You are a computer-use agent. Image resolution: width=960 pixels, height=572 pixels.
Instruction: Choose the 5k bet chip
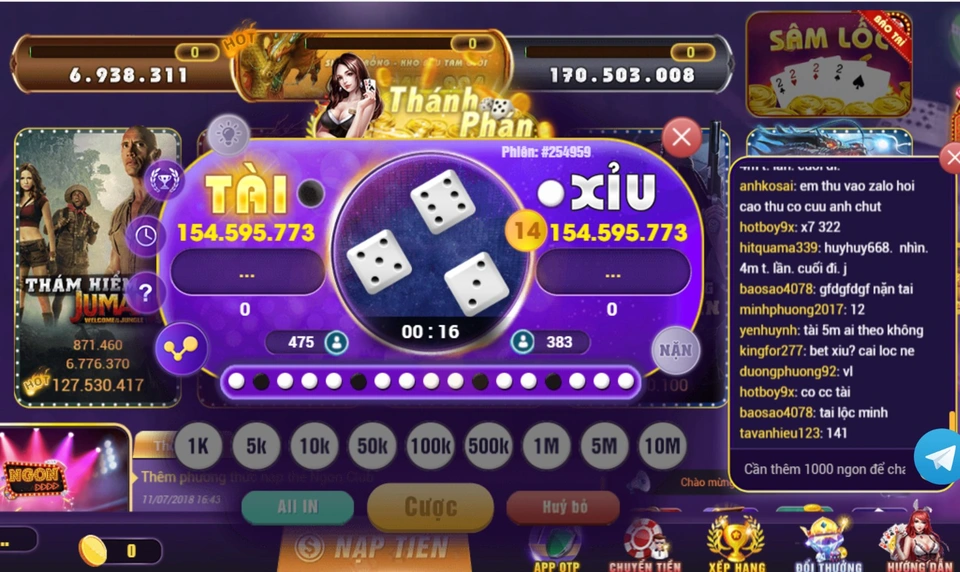pos(256,447)
